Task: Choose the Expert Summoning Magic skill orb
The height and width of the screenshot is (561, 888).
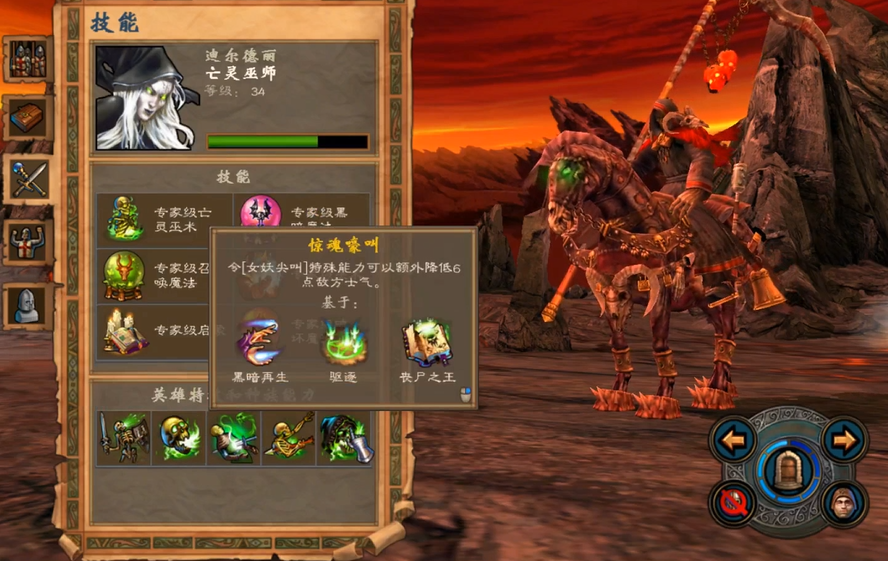Action: tap(125, 275)
